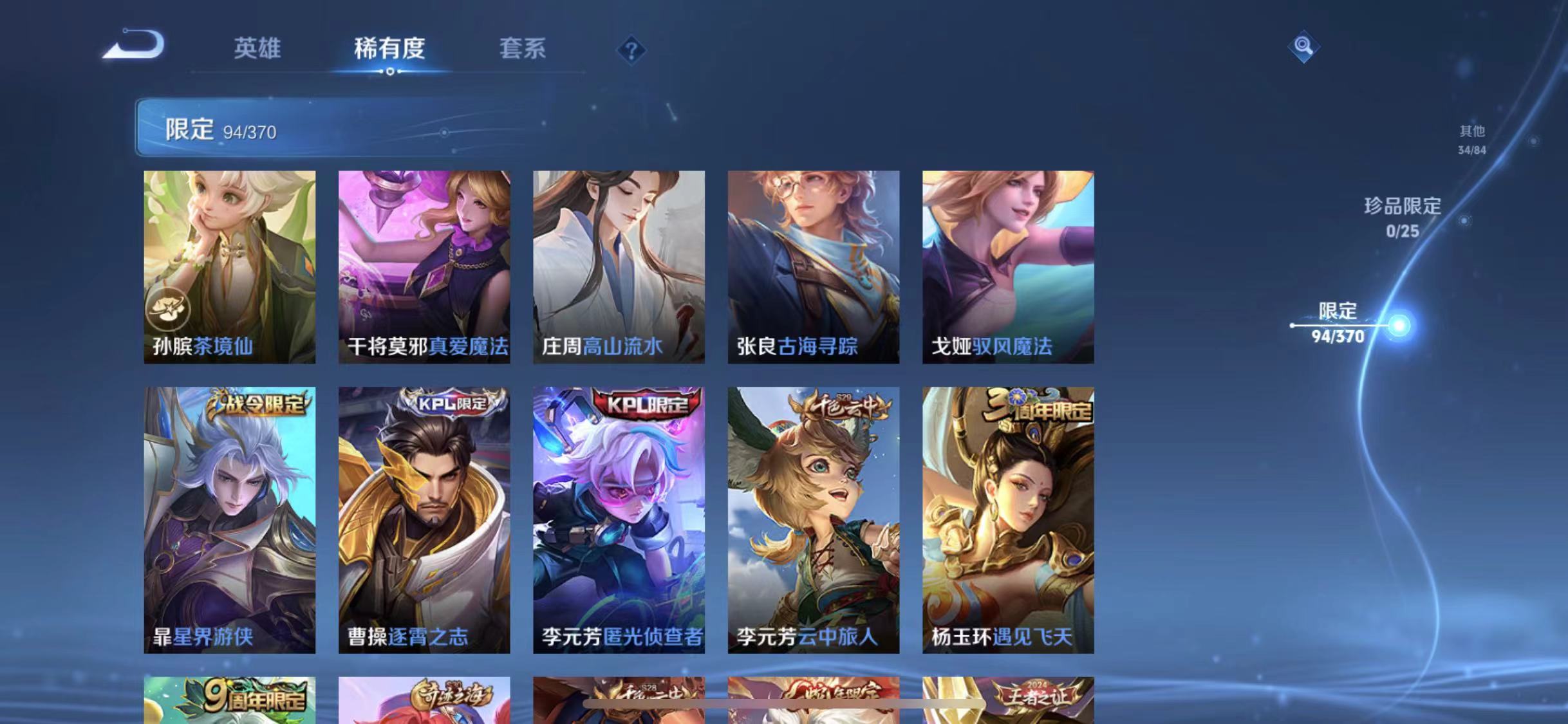Select the 稀有度 tab
This screenshot has height=724, width=1568.
[x=389, y=49]
